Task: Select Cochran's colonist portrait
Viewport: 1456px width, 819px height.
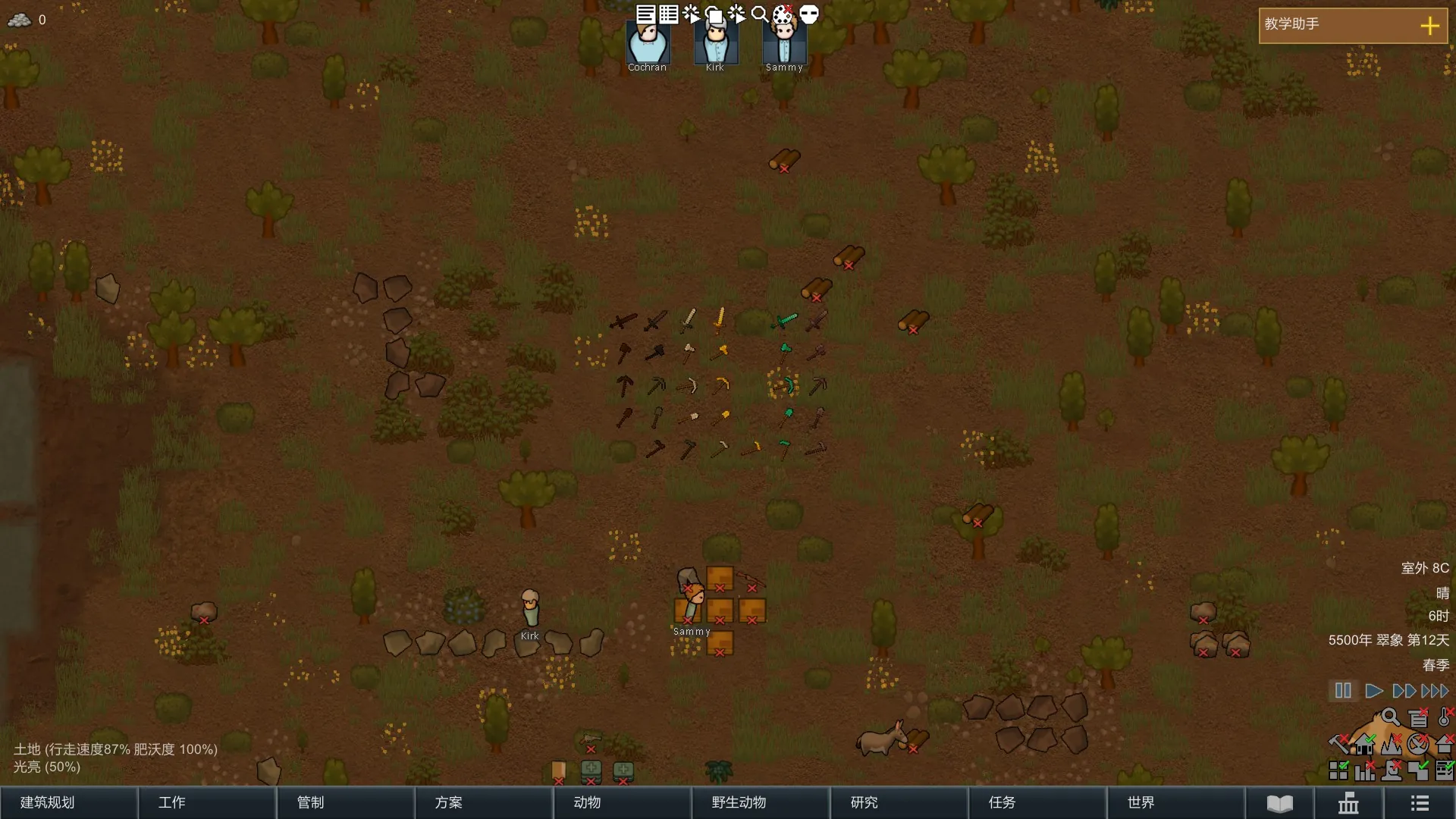Action: click(x=647, y=44)
